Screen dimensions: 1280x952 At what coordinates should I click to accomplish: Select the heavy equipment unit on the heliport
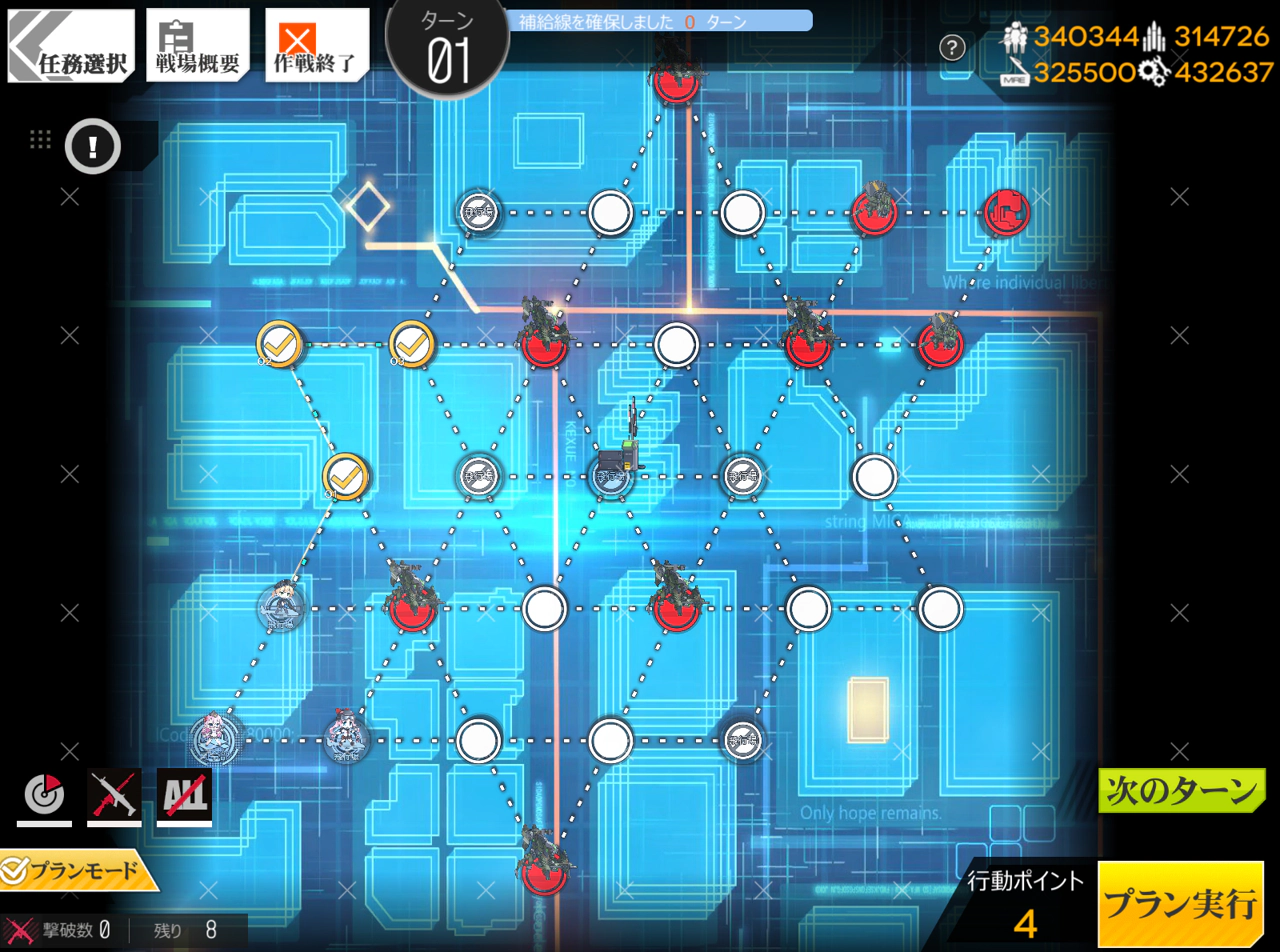click(x=612, y=468)
